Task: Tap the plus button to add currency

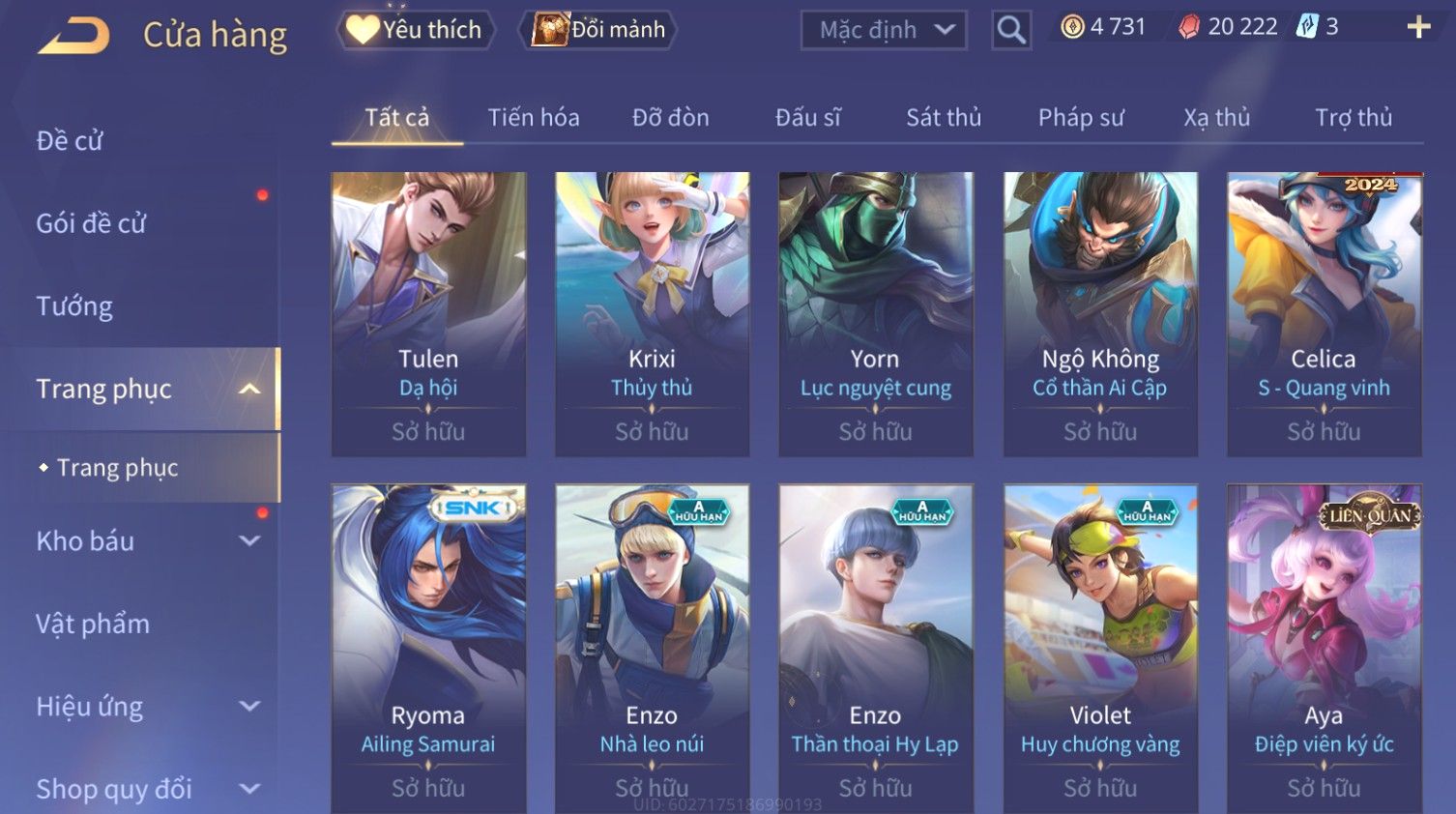Action: [x=1417, y=27]
